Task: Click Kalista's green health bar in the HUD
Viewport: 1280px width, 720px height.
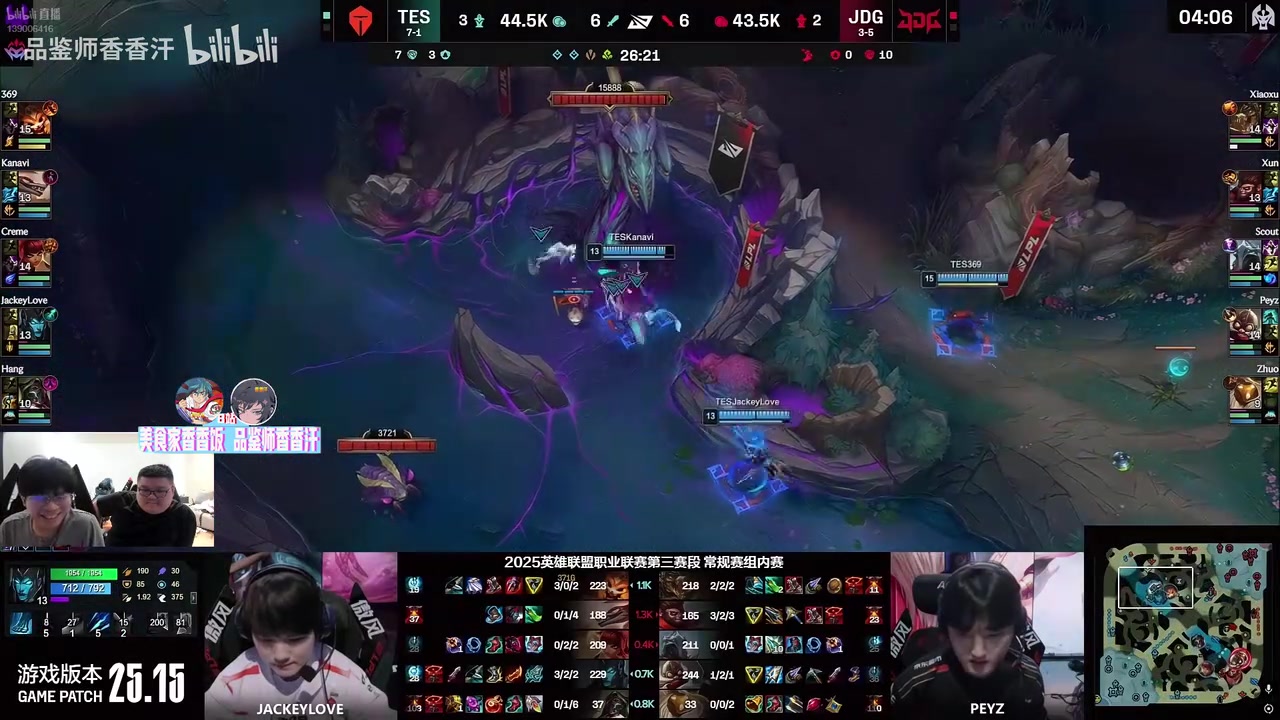Action: point(84,573)
